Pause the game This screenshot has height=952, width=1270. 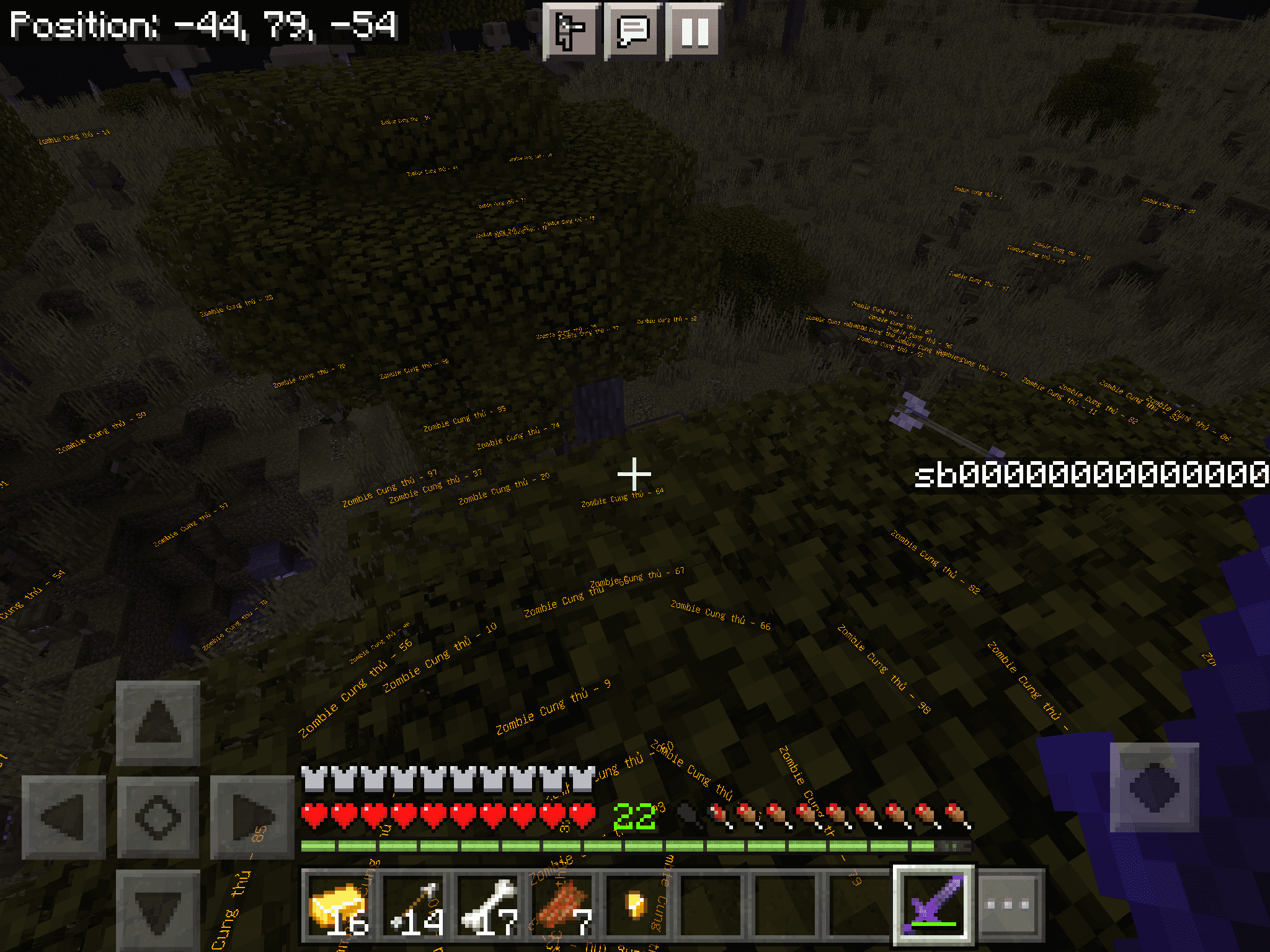point(694,31)
